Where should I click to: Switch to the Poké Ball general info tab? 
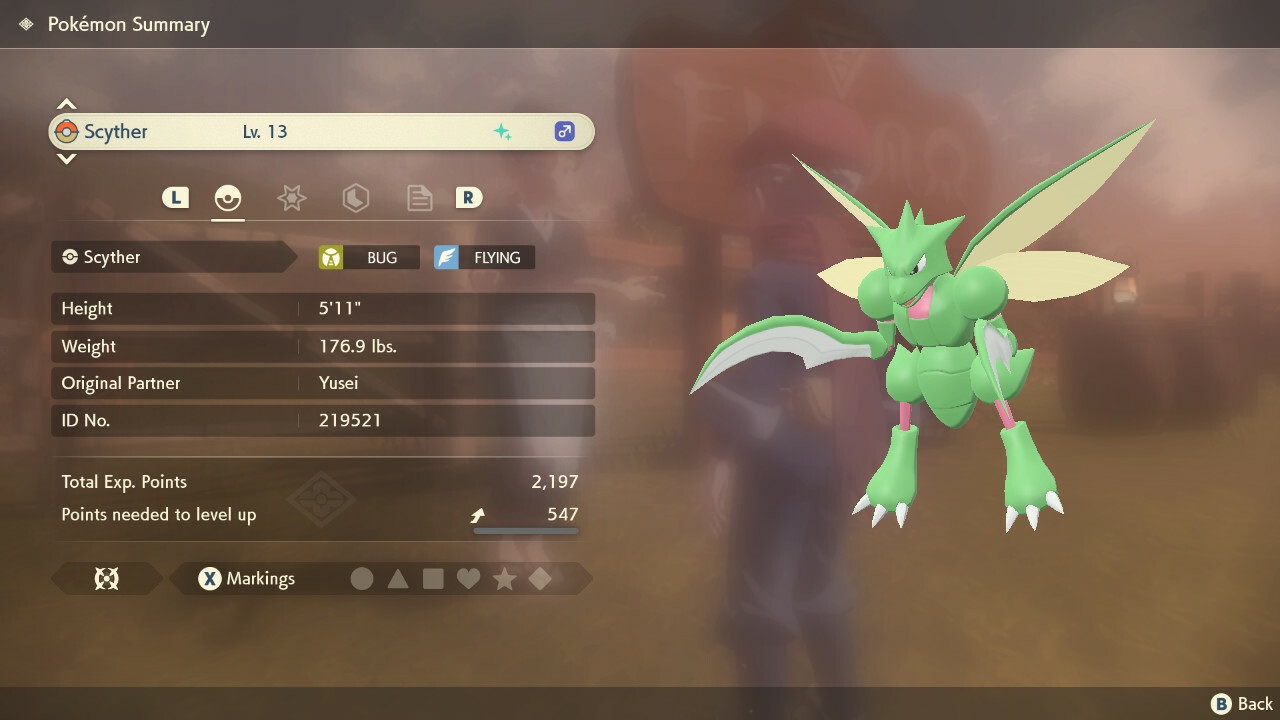[x=228, y=198]
